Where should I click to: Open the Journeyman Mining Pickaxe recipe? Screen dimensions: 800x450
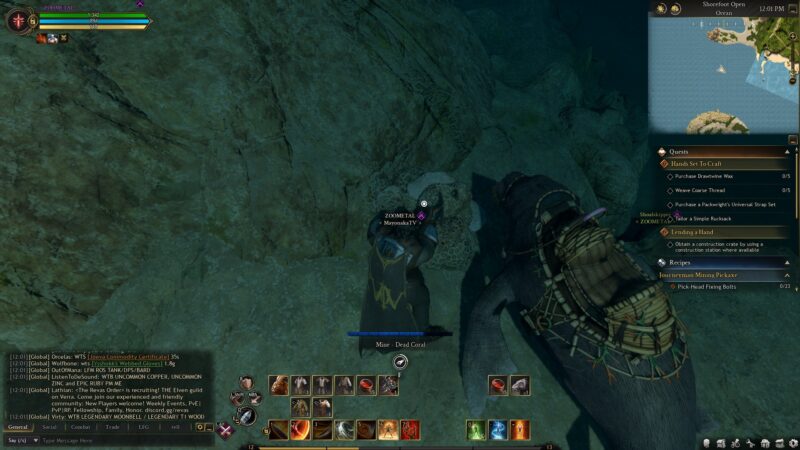[x=698, y=274]
